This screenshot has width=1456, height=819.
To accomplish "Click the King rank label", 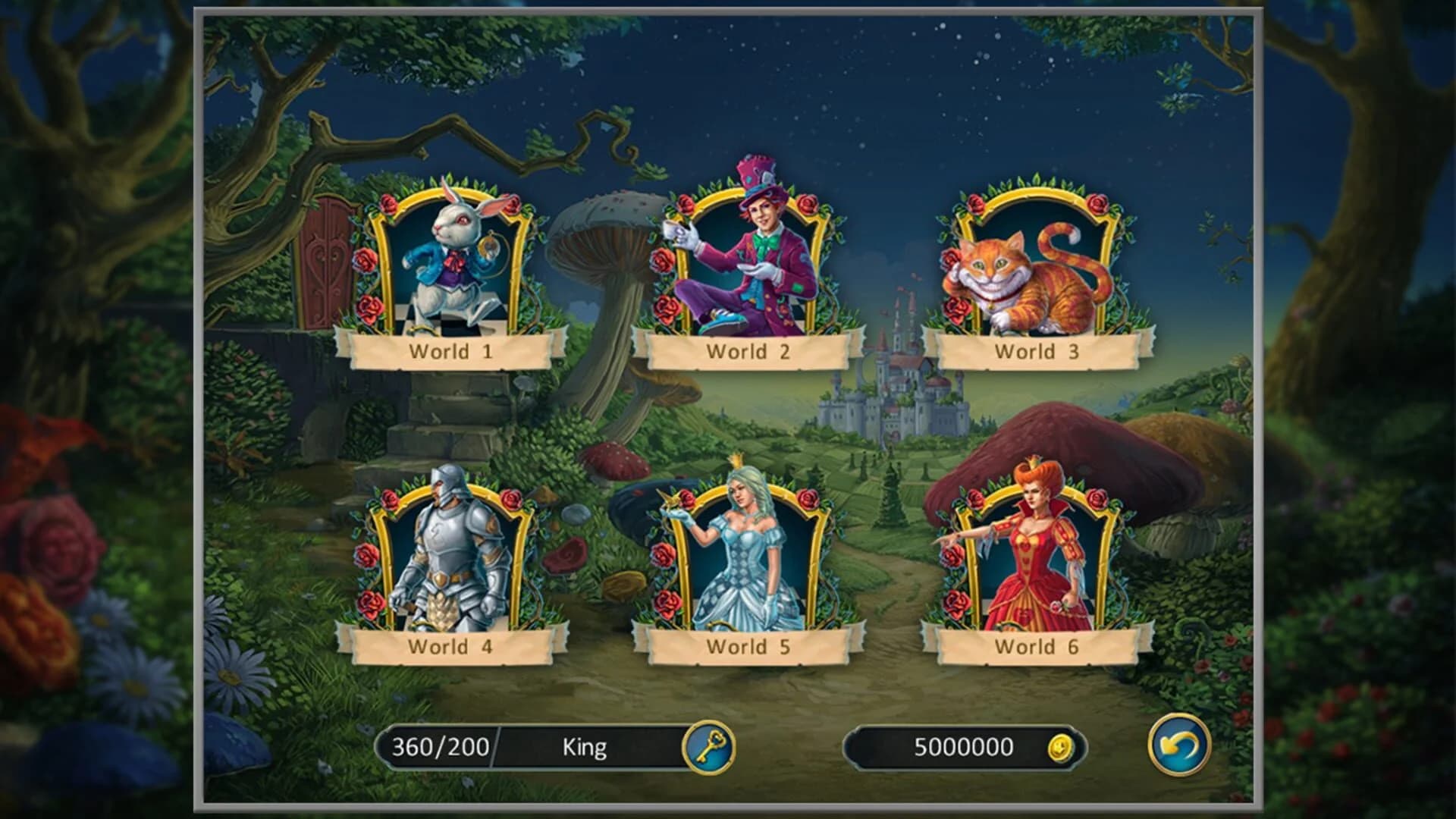I will (x=584, y=745).
